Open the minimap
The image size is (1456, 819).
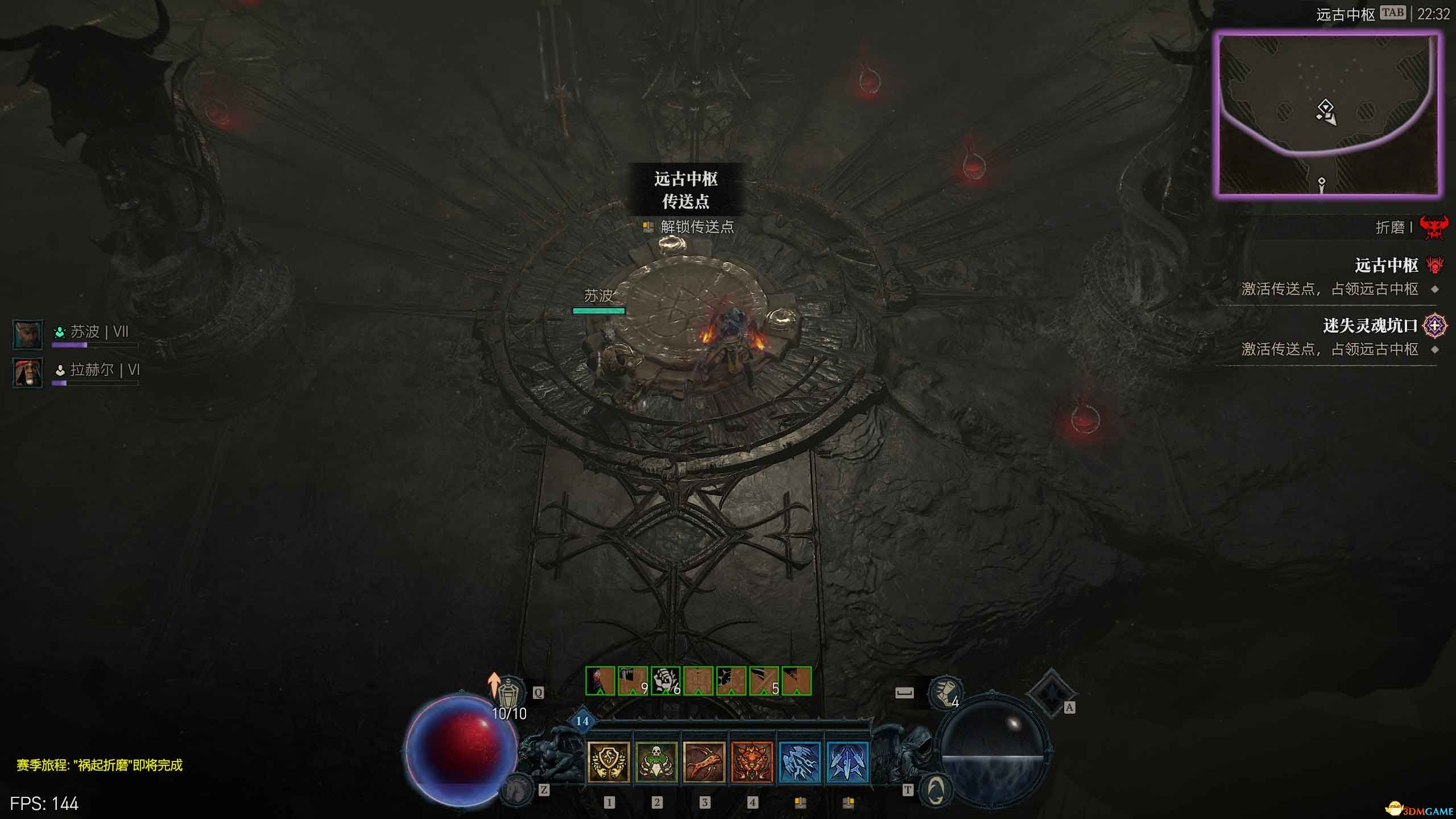click(1327, 114)
